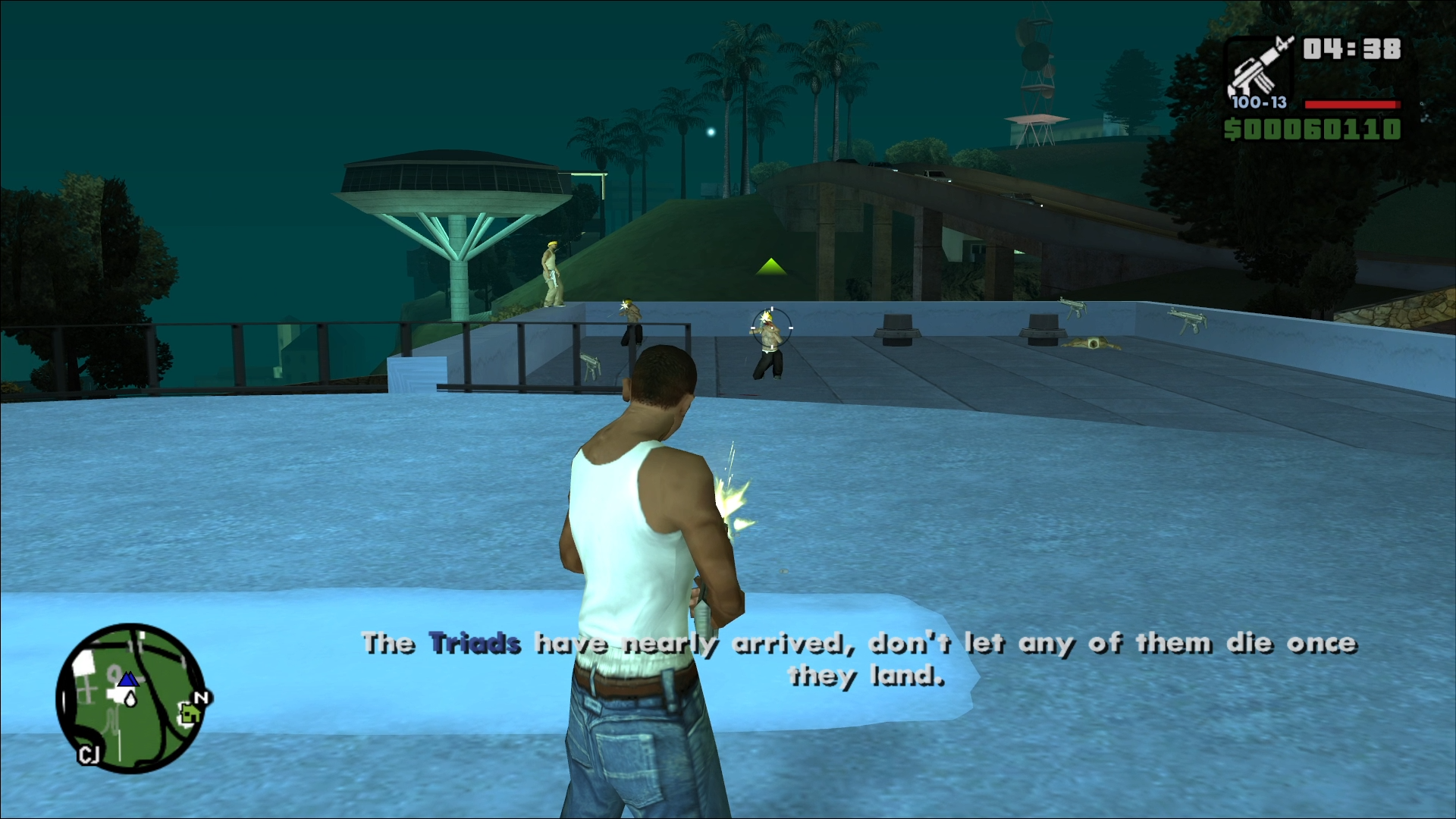Open the circular radar minimap

(x=130, y=698)
